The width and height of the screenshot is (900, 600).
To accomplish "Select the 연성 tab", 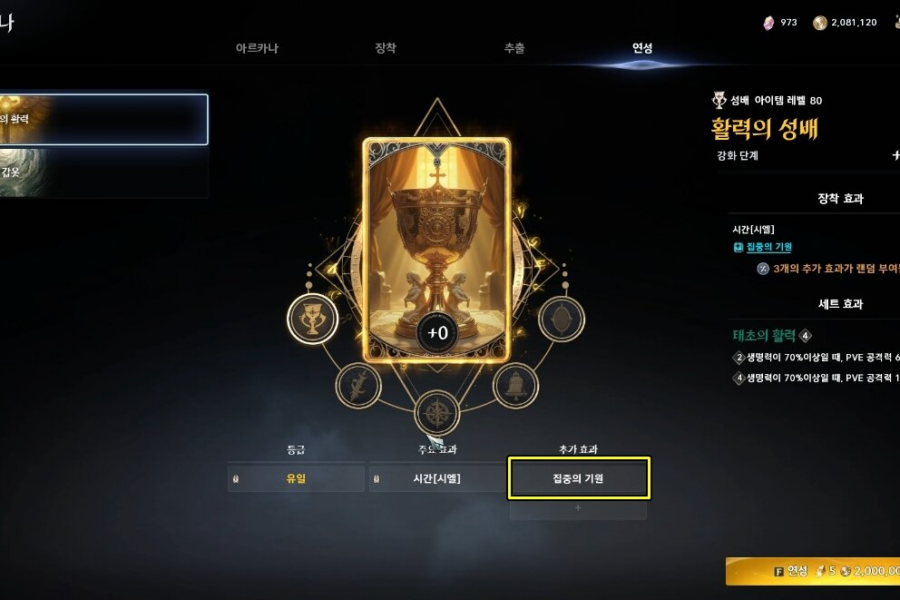I will (x=642, y=48).
